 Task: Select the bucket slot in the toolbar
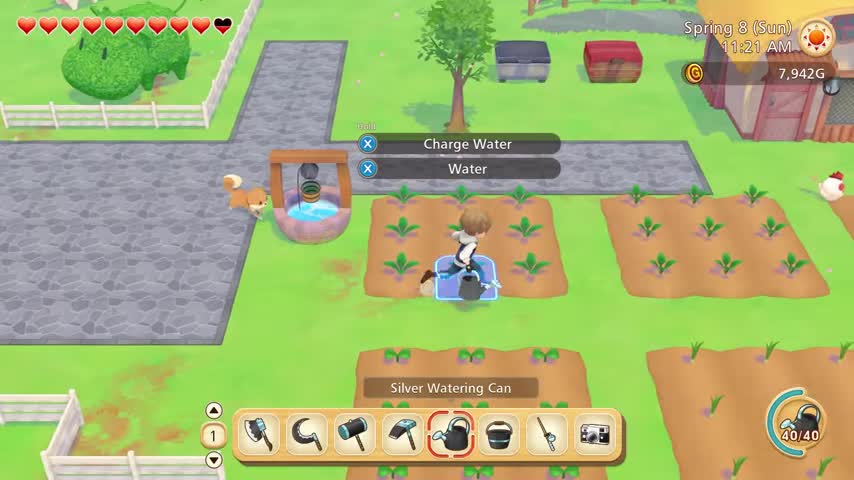[x=499, y=435]
